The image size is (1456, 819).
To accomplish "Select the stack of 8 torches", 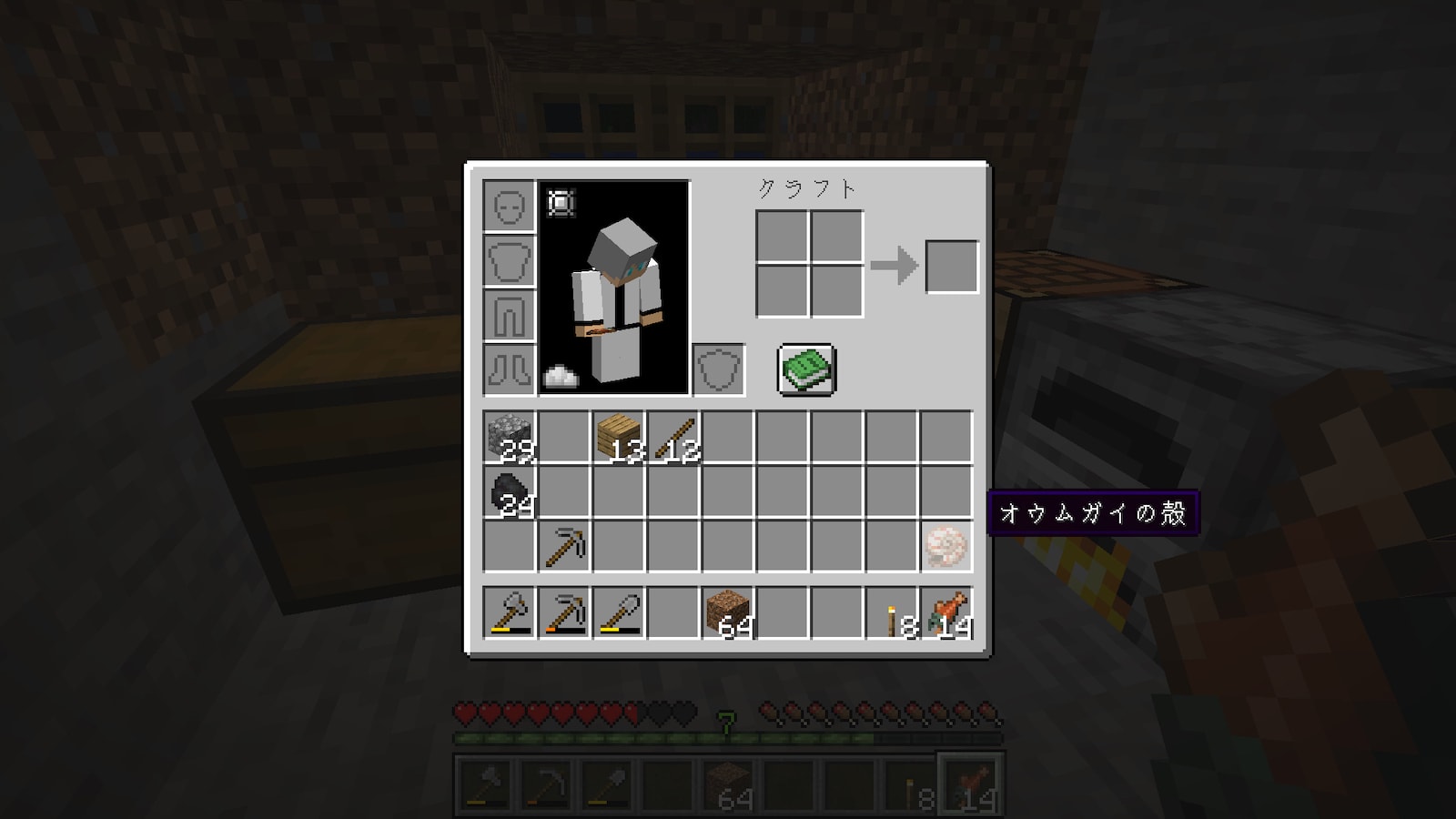I will 892,612.
